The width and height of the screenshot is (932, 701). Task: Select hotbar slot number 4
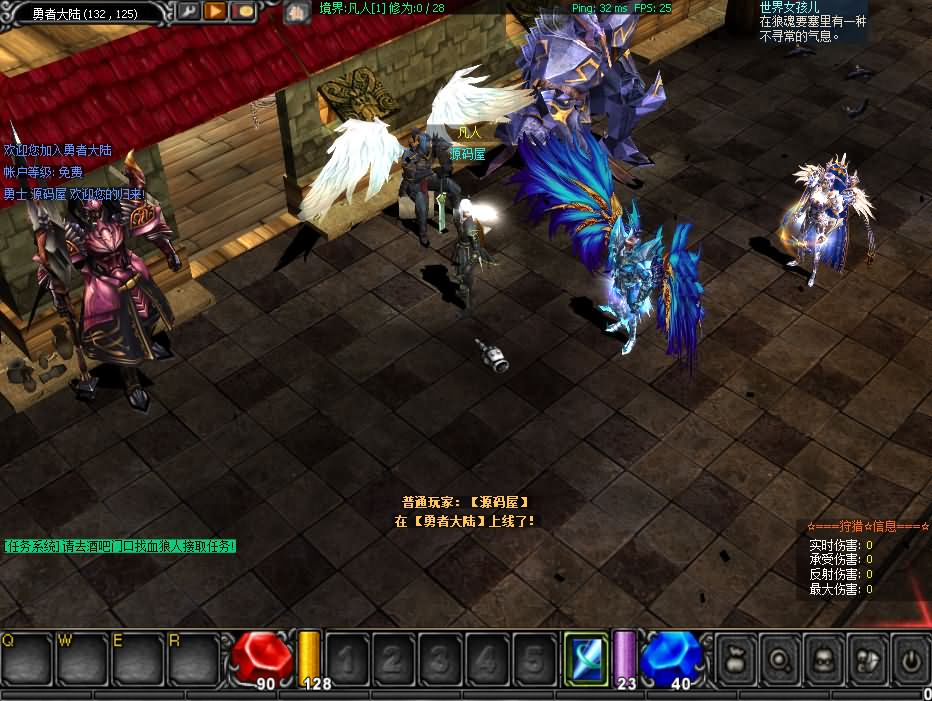pyautogui.click(x=487, y=659)
